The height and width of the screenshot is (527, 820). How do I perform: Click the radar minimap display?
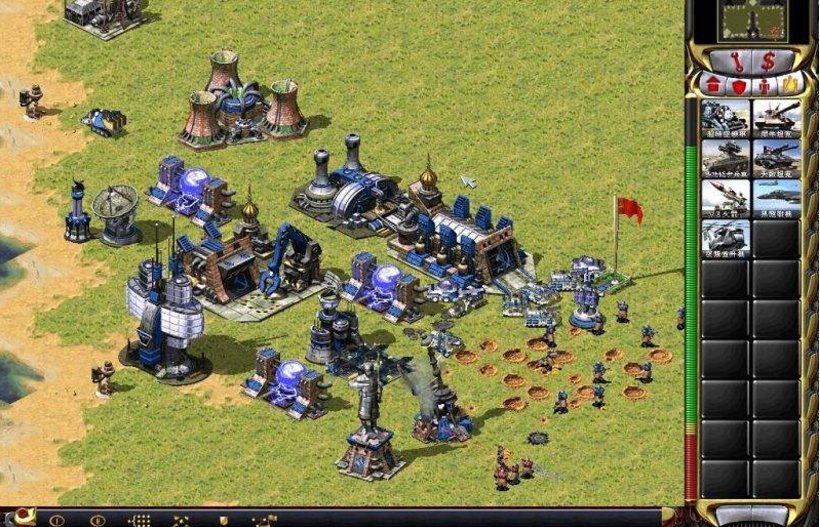pyautogui.click(x=752, y=20)
